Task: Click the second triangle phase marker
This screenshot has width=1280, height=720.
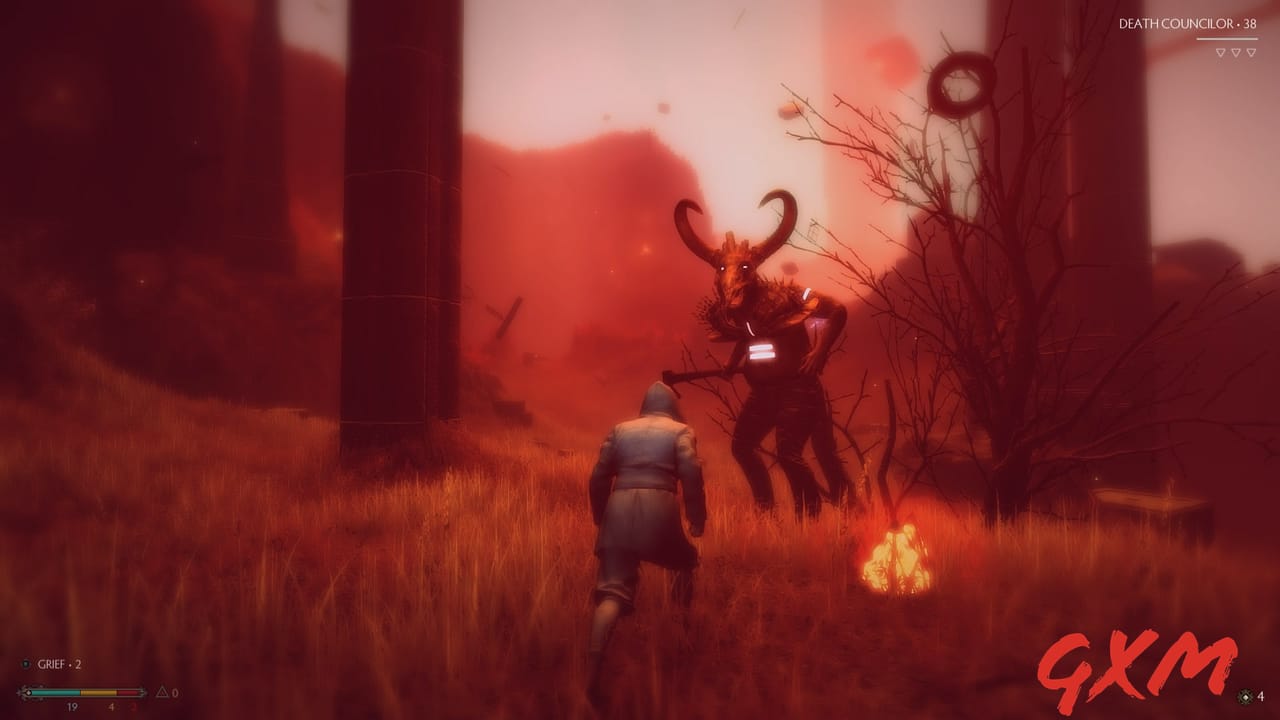Action: (1236, 52)
